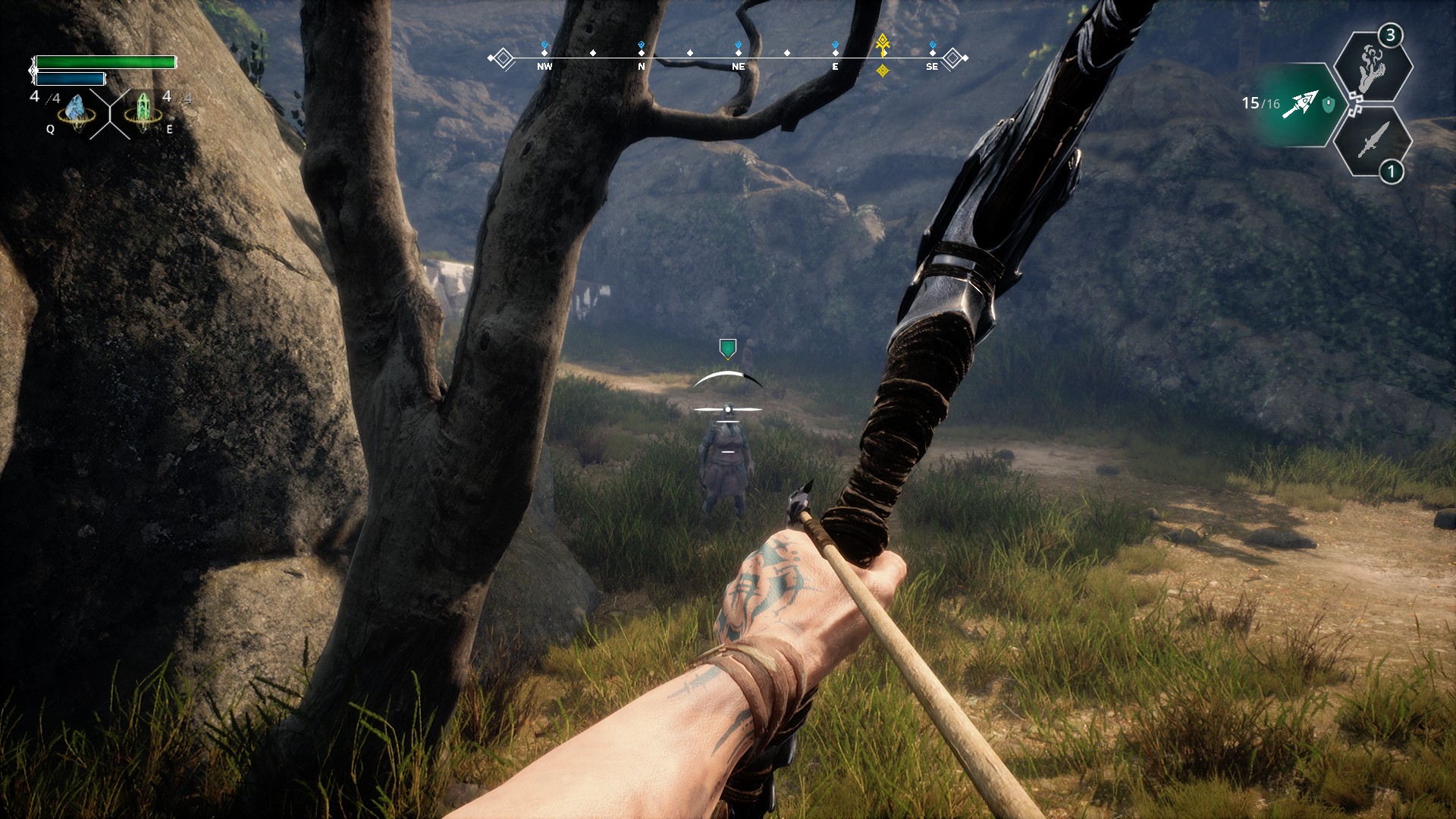Use the blue crystal consumable

[76, 112]
